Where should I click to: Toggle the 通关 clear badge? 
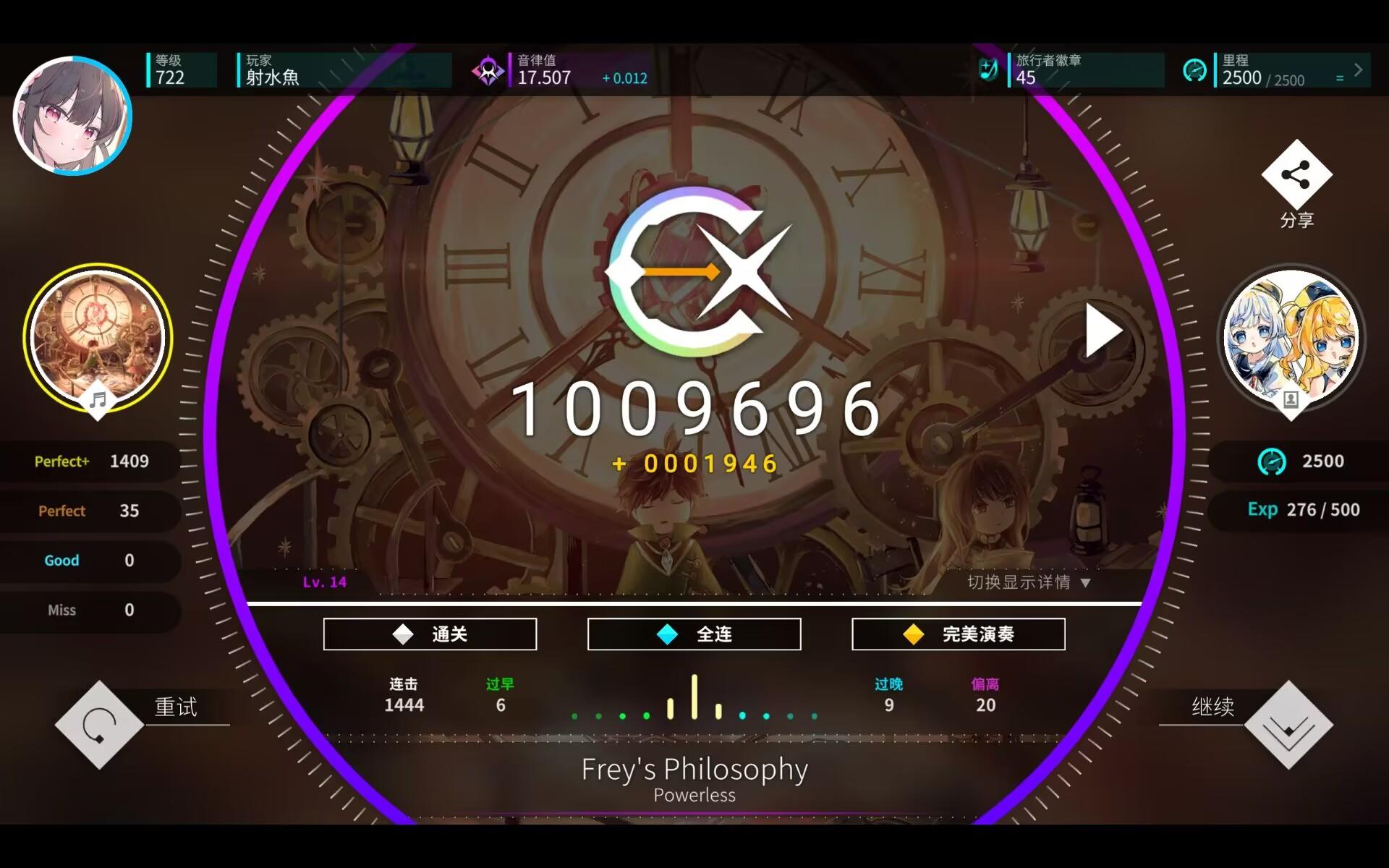click(430, 634)
